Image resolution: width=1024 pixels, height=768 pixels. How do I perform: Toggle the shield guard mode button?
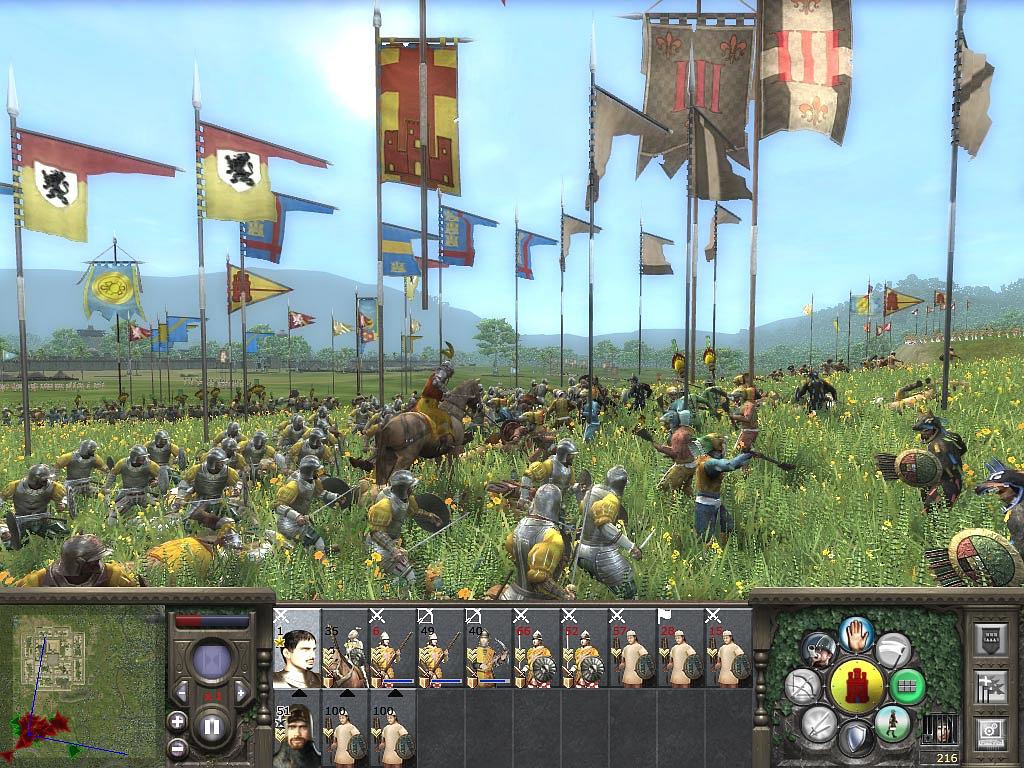point(856,740)
